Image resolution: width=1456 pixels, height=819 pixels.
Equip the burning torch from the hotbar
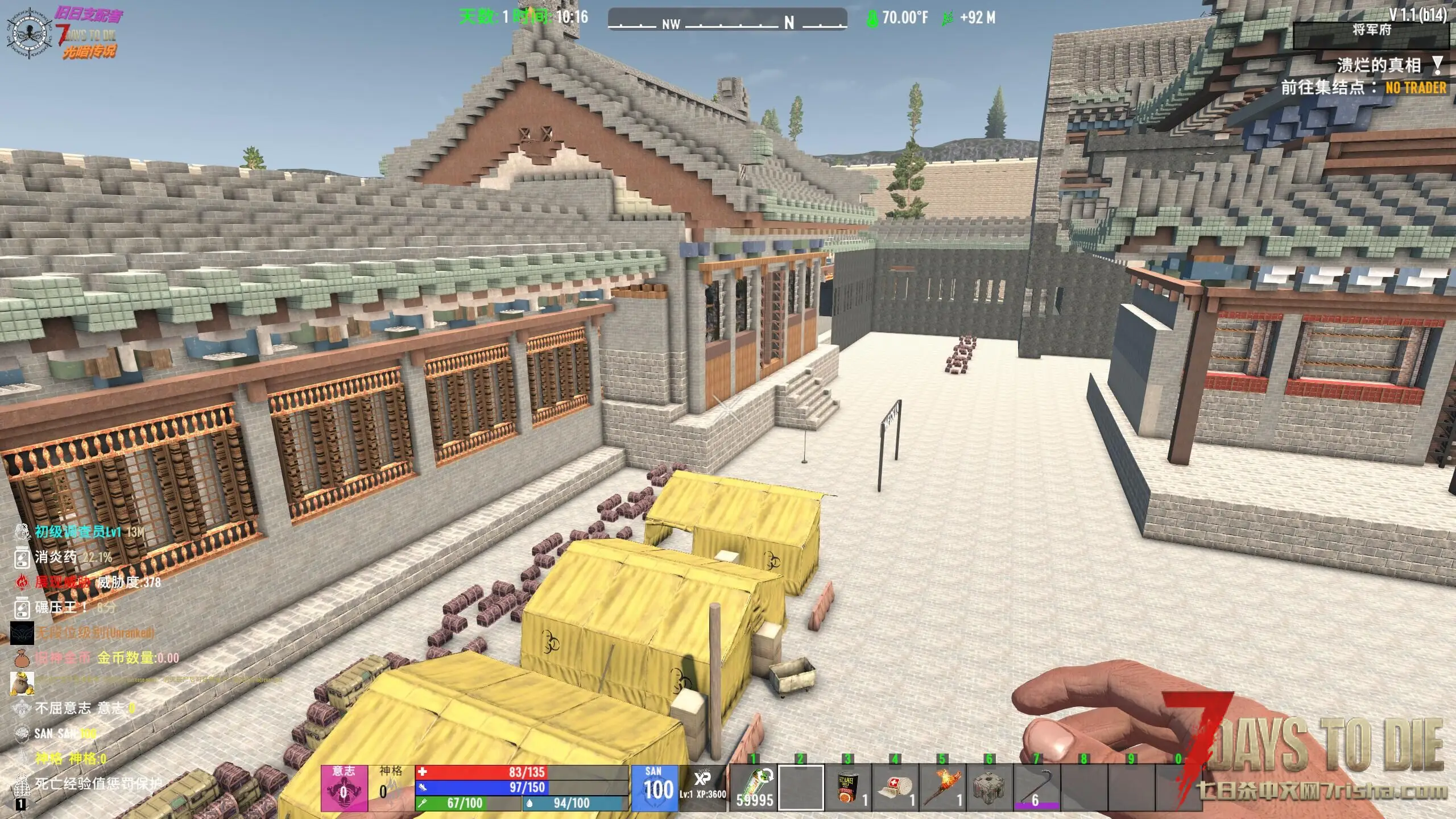tap(942, 787)
